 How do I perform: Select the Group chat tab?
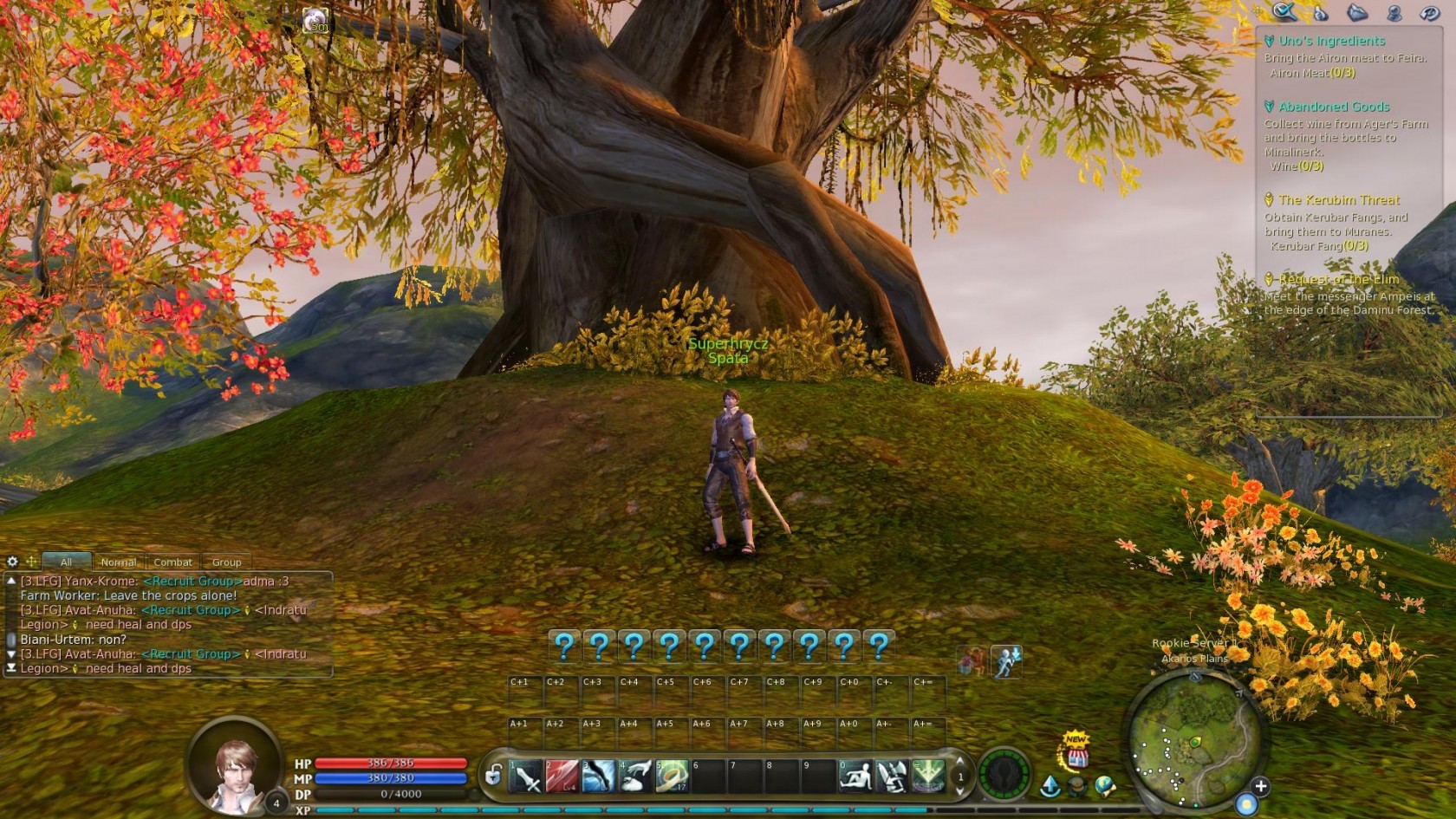pos(226,562)
